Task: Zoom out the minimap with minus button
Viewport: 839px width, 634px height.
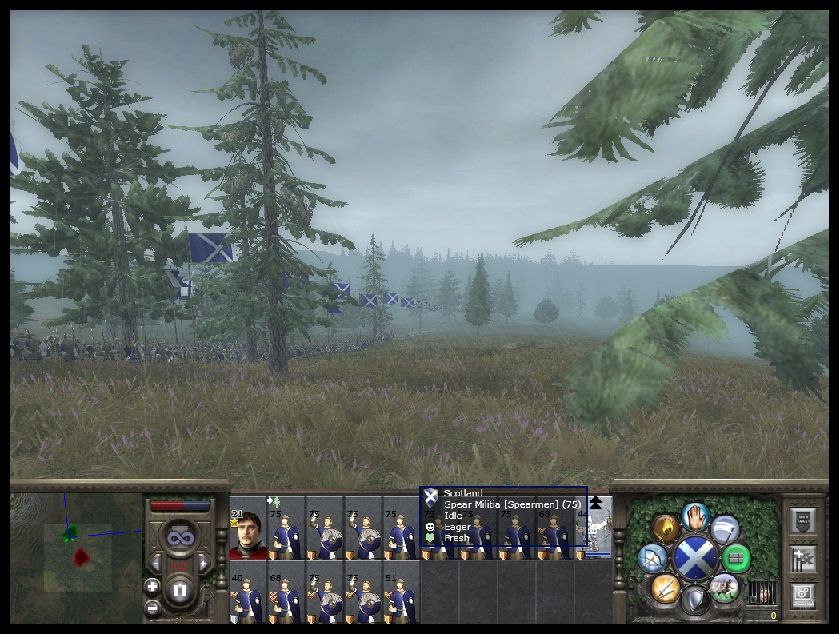Action: click(152, 606)
